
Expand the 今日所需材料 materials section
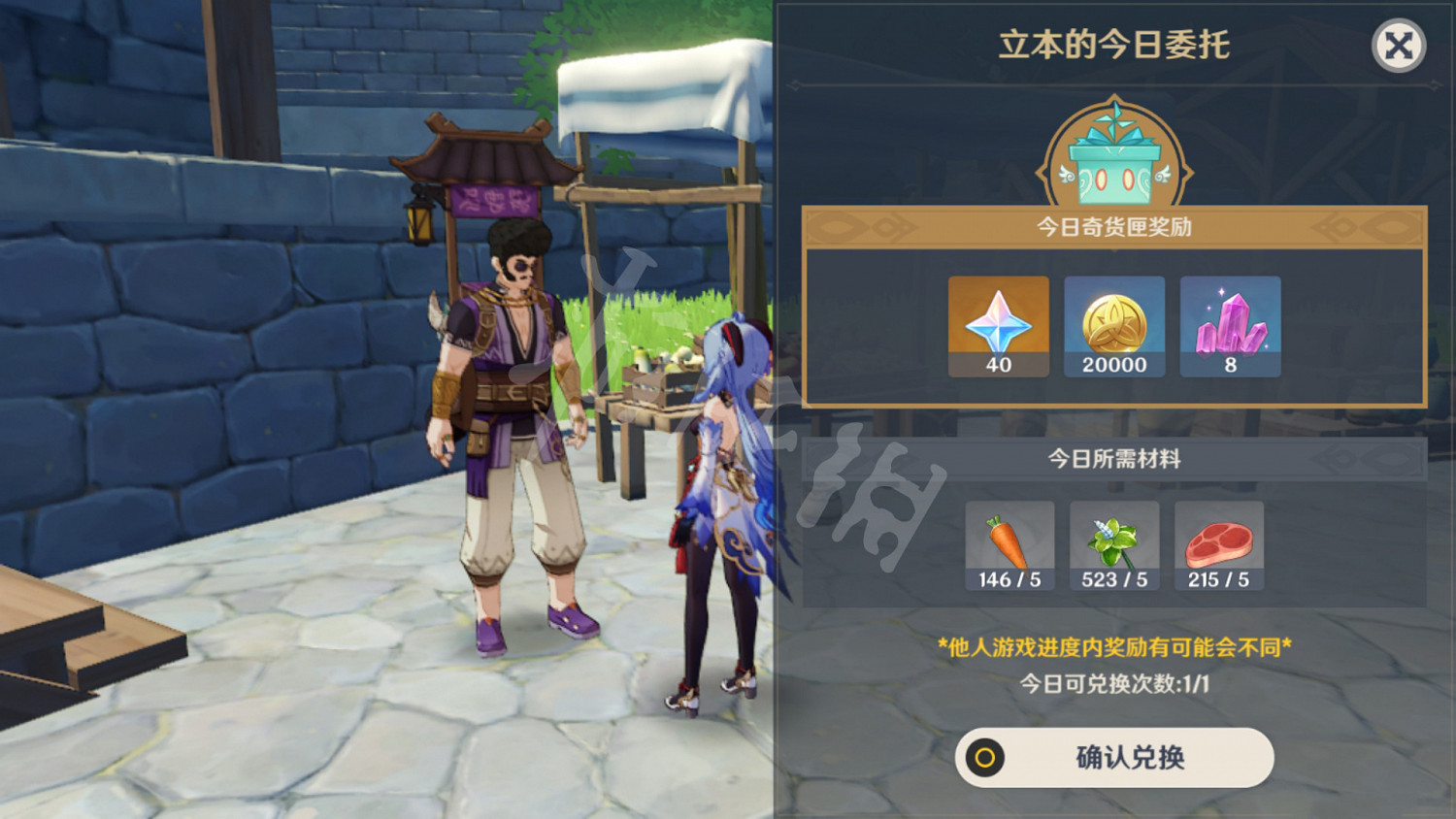click(1114, 458)
